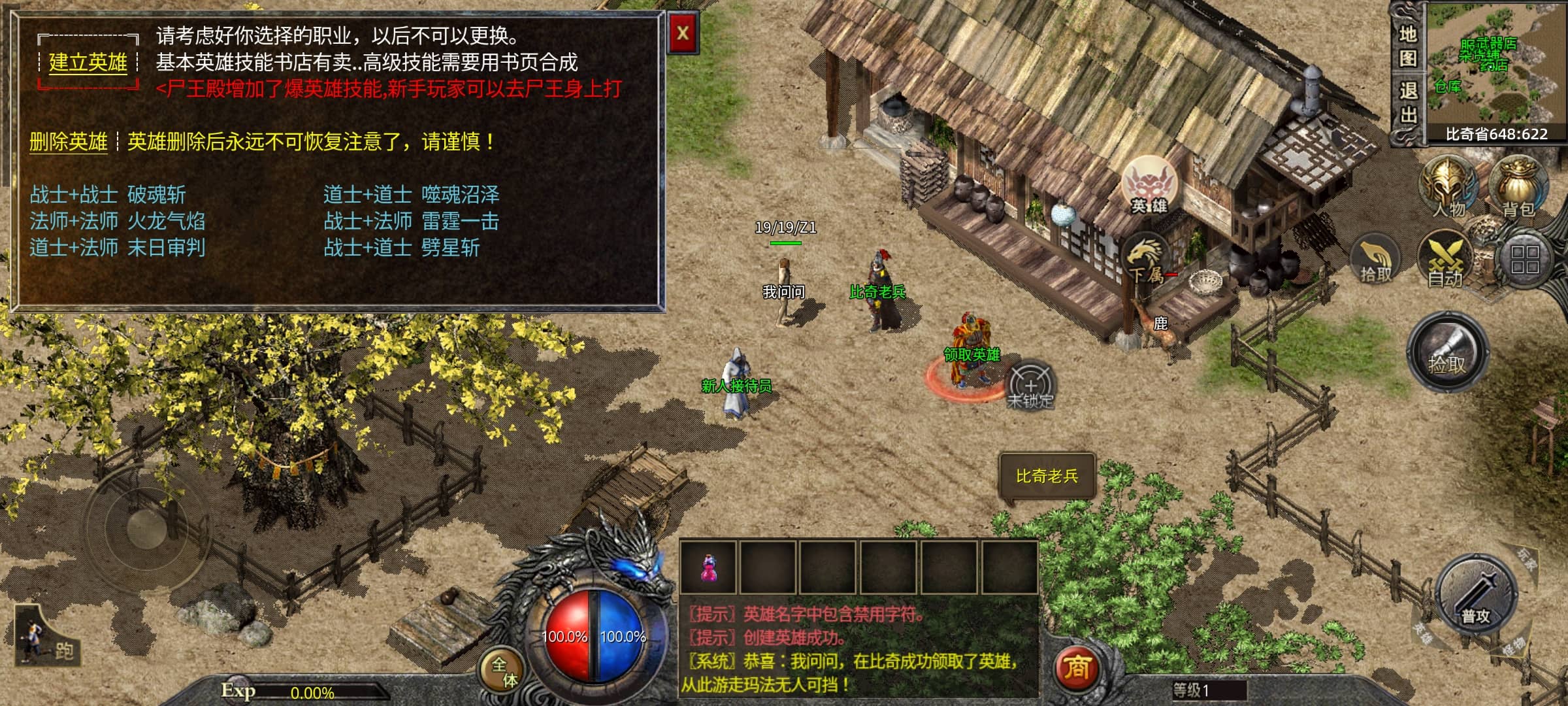Open the 背包 (bag) icon
Screen dimensions: 1568x706
1518,187
